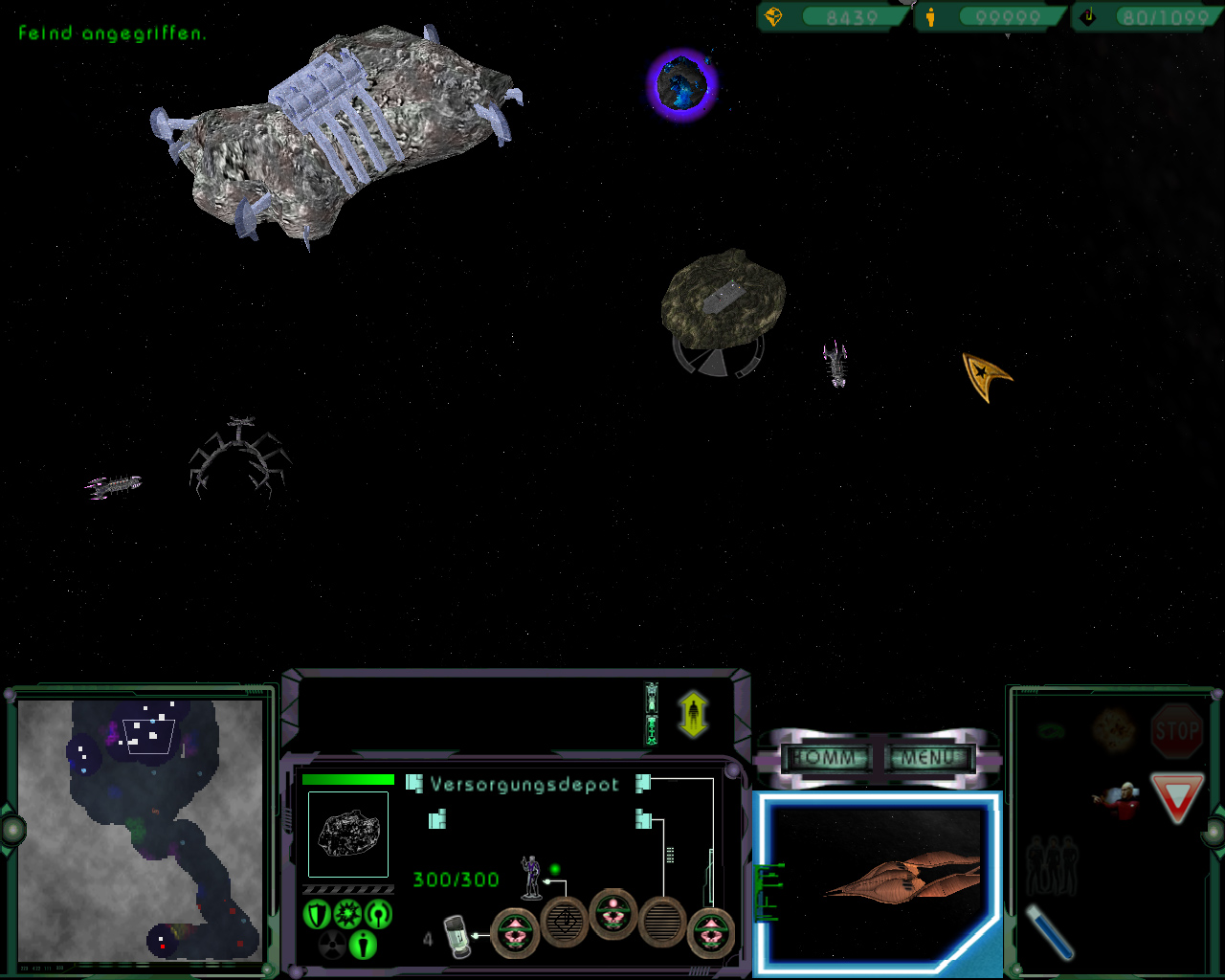Select the red yield triangle command
This screenshot has height=980, width=1225.
click(x=1175, y=798)
